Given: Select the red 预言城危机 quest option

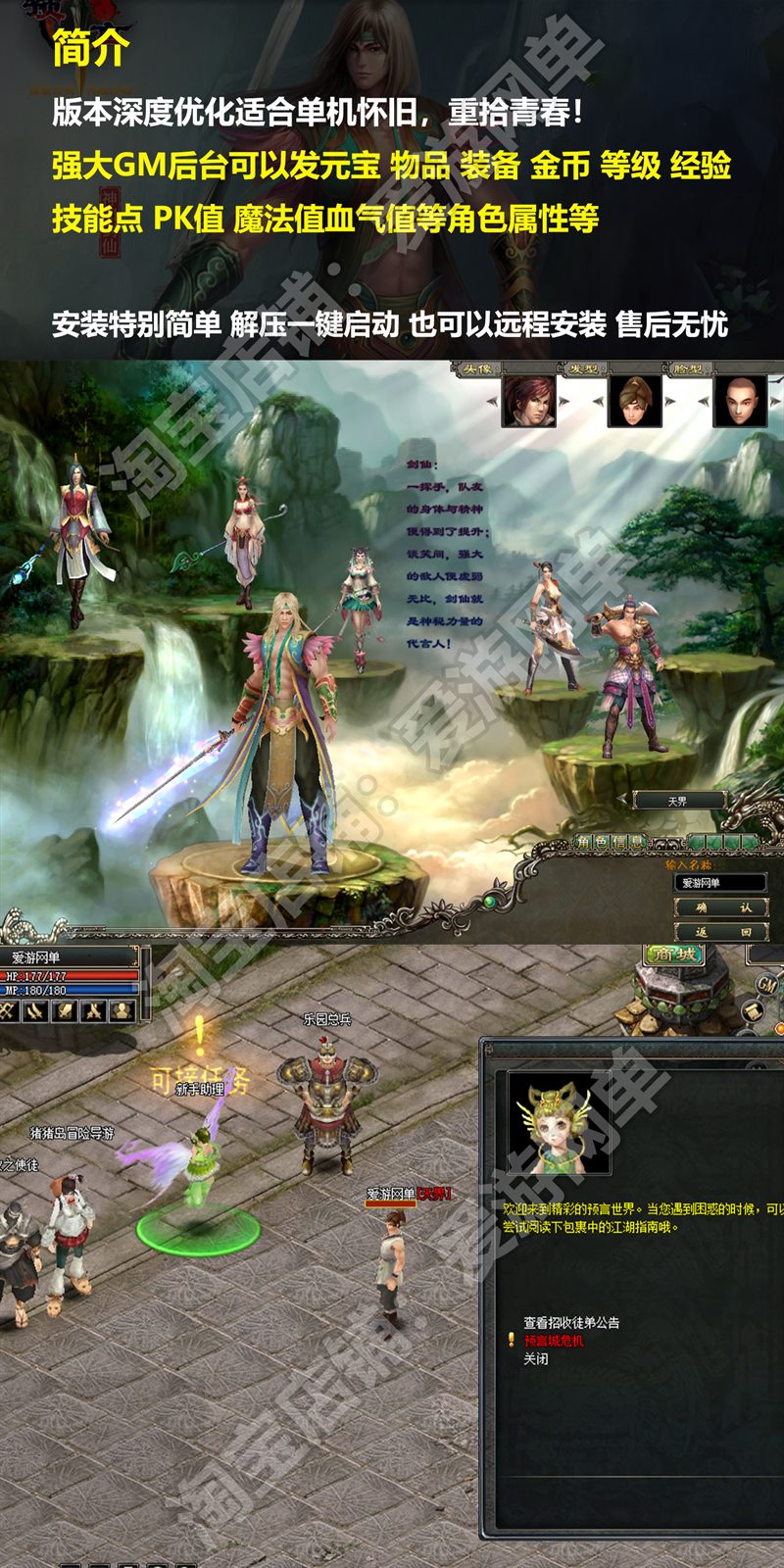Looking at the screenshot, I should tap(554, 1341).
